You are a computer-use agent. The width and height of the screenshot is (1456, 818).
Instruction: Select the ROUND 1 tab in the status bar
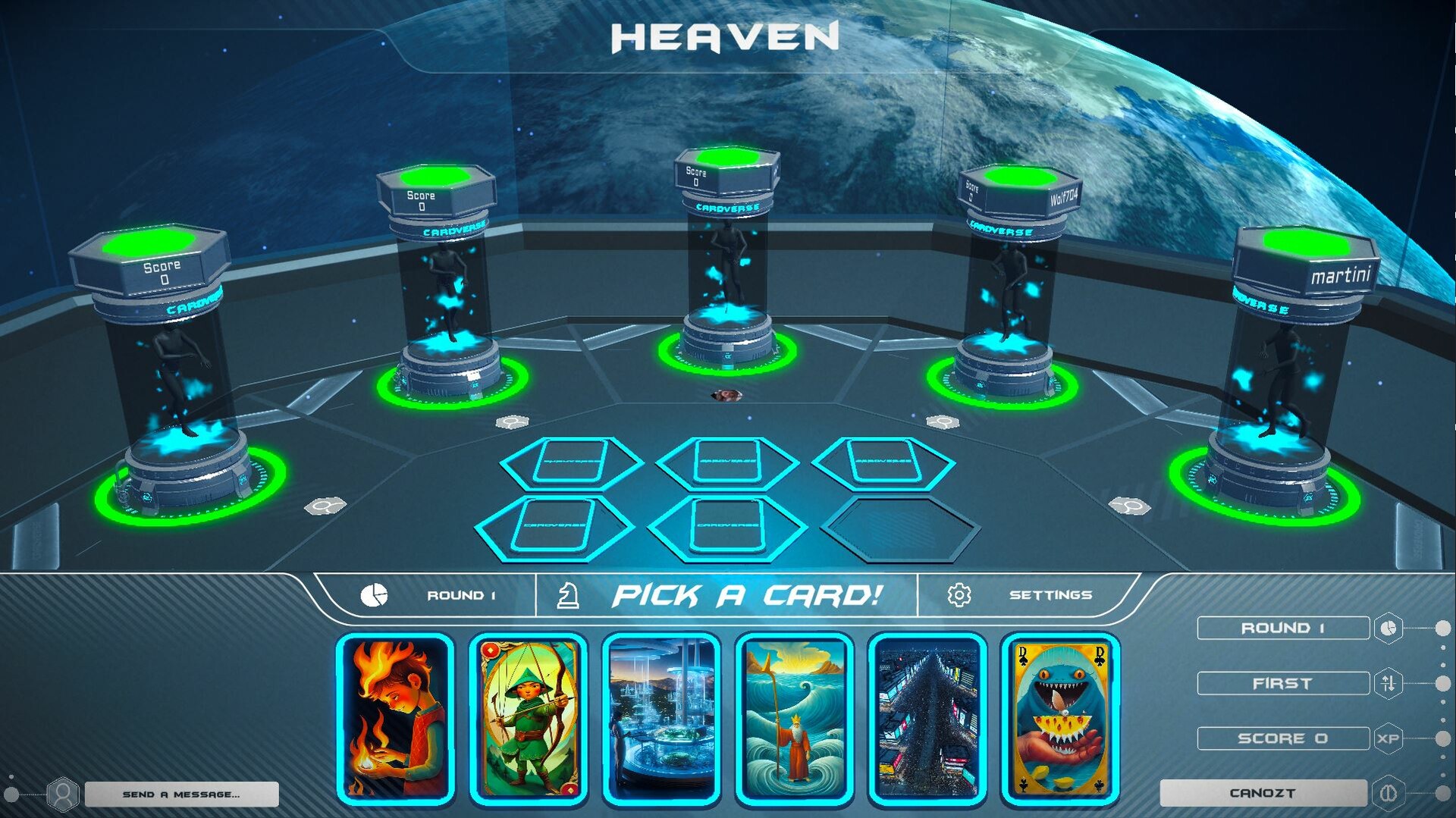463,594
